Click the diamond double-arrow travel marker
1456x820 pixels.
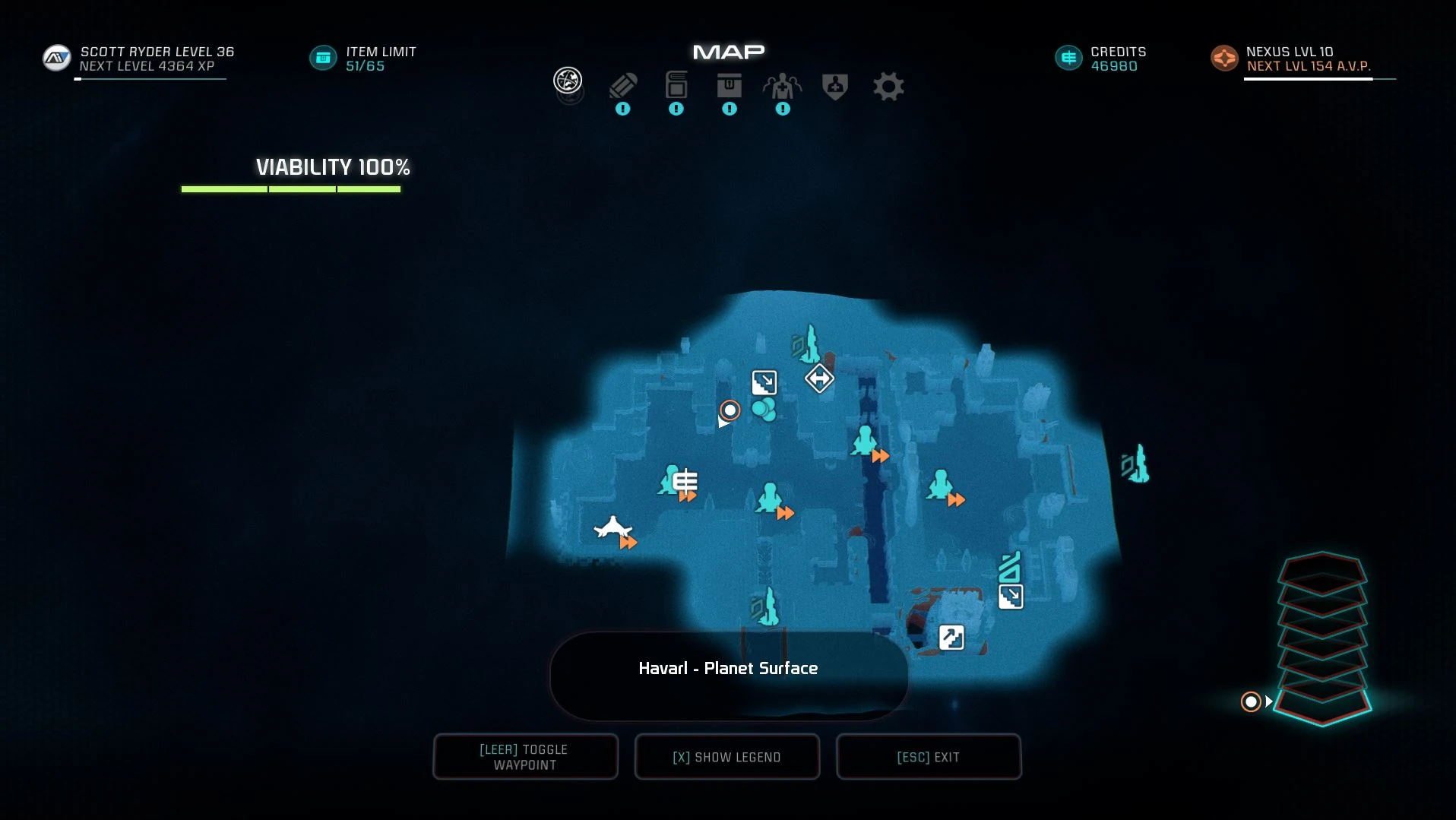(819, 378)
